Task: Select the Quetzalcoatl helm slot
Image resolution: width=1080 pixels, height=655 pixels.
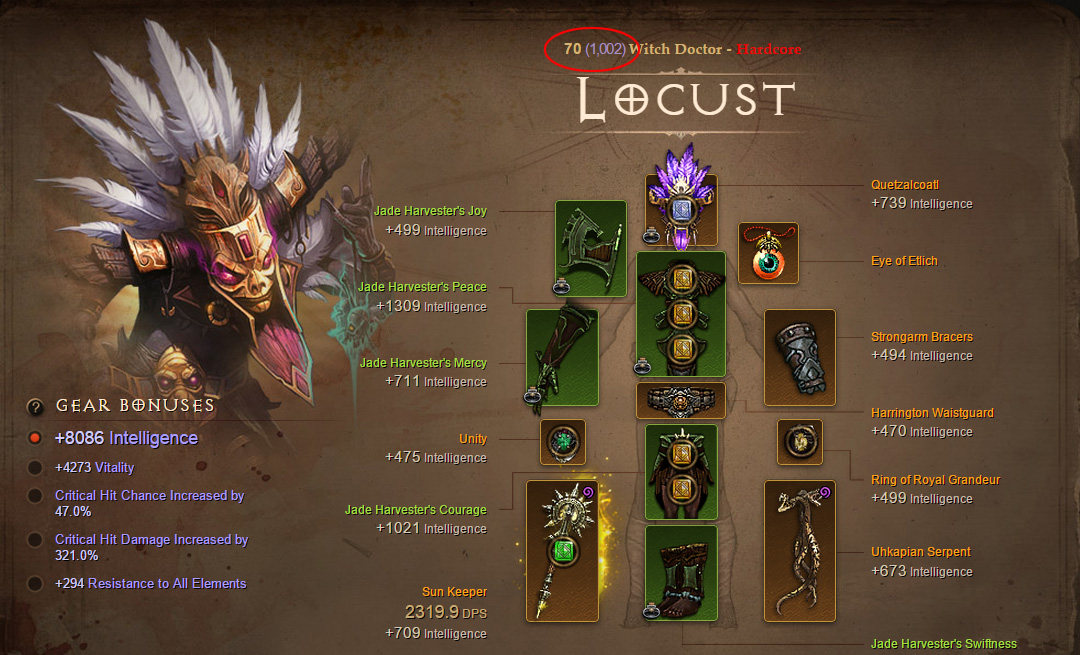Action: 681,210
